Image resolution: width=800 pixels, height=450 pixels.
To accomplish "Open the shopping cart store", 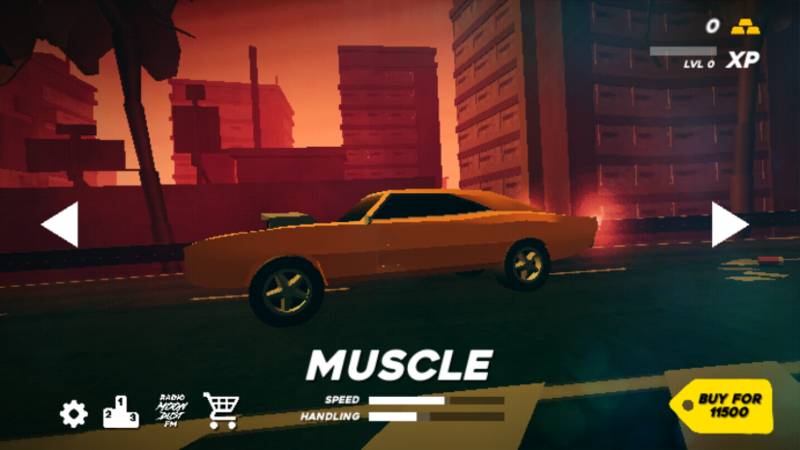I will point(221,410).
